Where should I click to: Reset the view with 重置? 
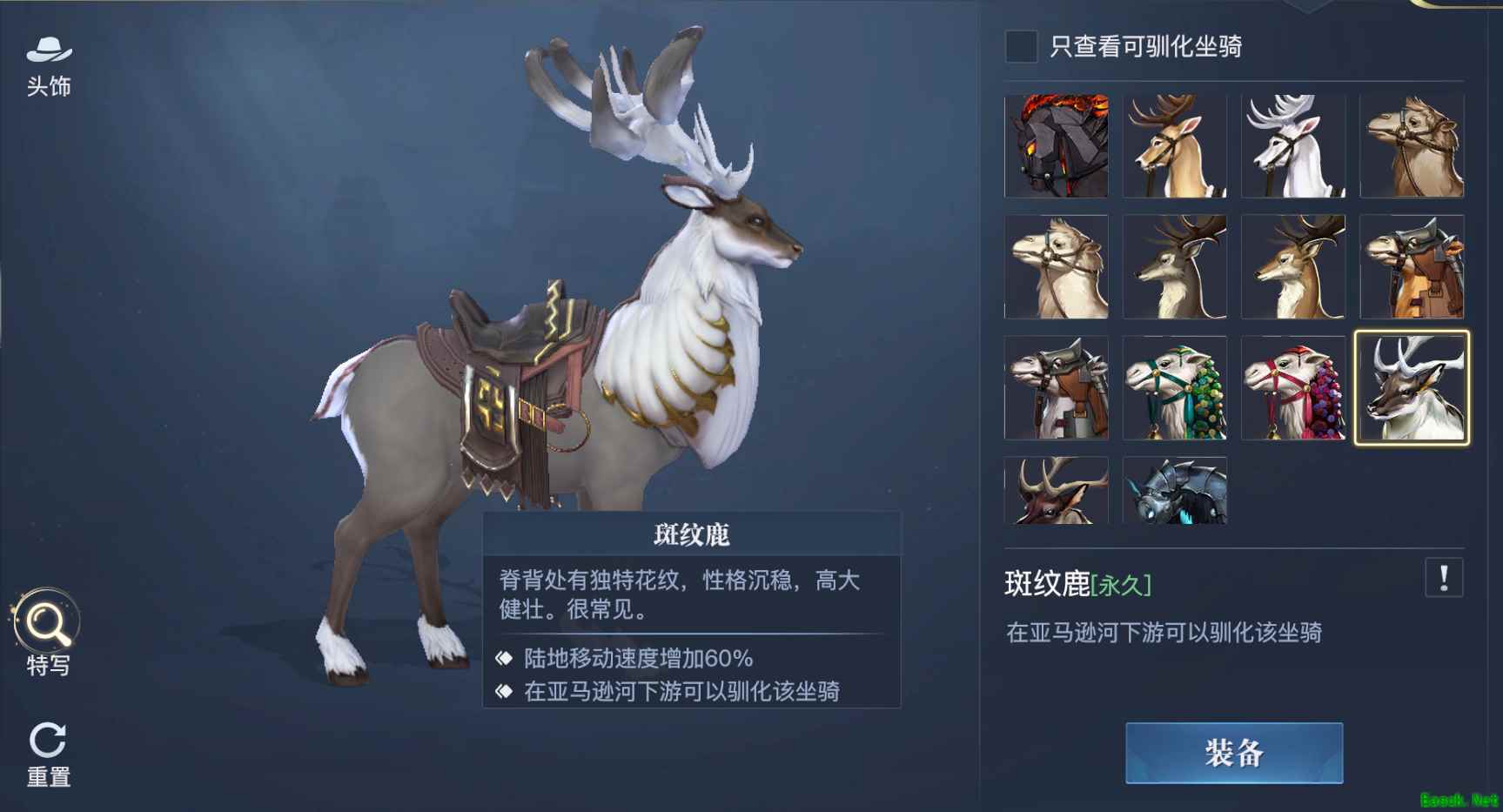48,754
